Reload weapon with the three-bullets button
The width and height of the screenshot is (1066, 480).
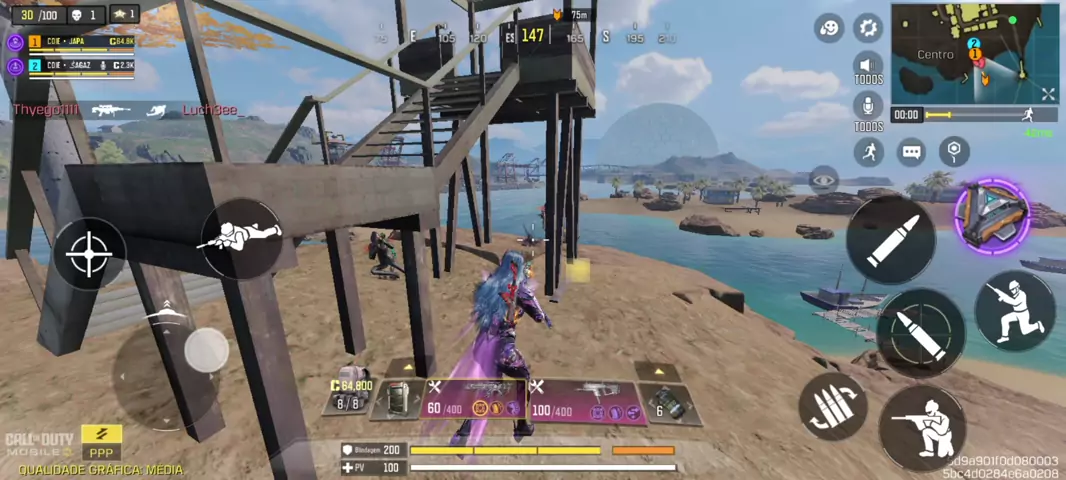(x=832, y=406)
